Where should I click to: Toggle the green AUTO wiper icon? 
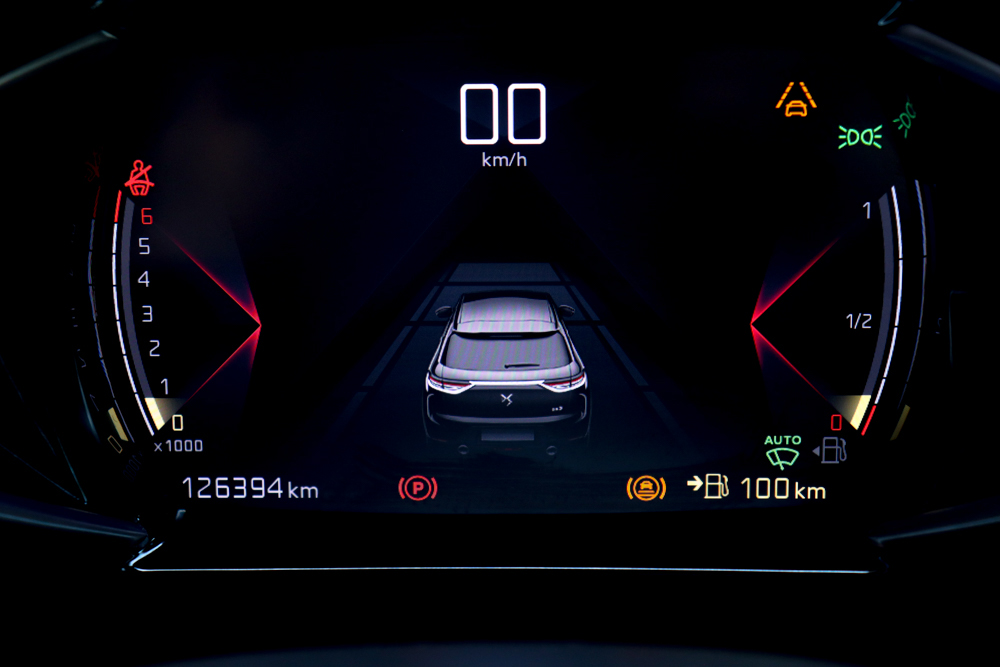pos(783,452)
